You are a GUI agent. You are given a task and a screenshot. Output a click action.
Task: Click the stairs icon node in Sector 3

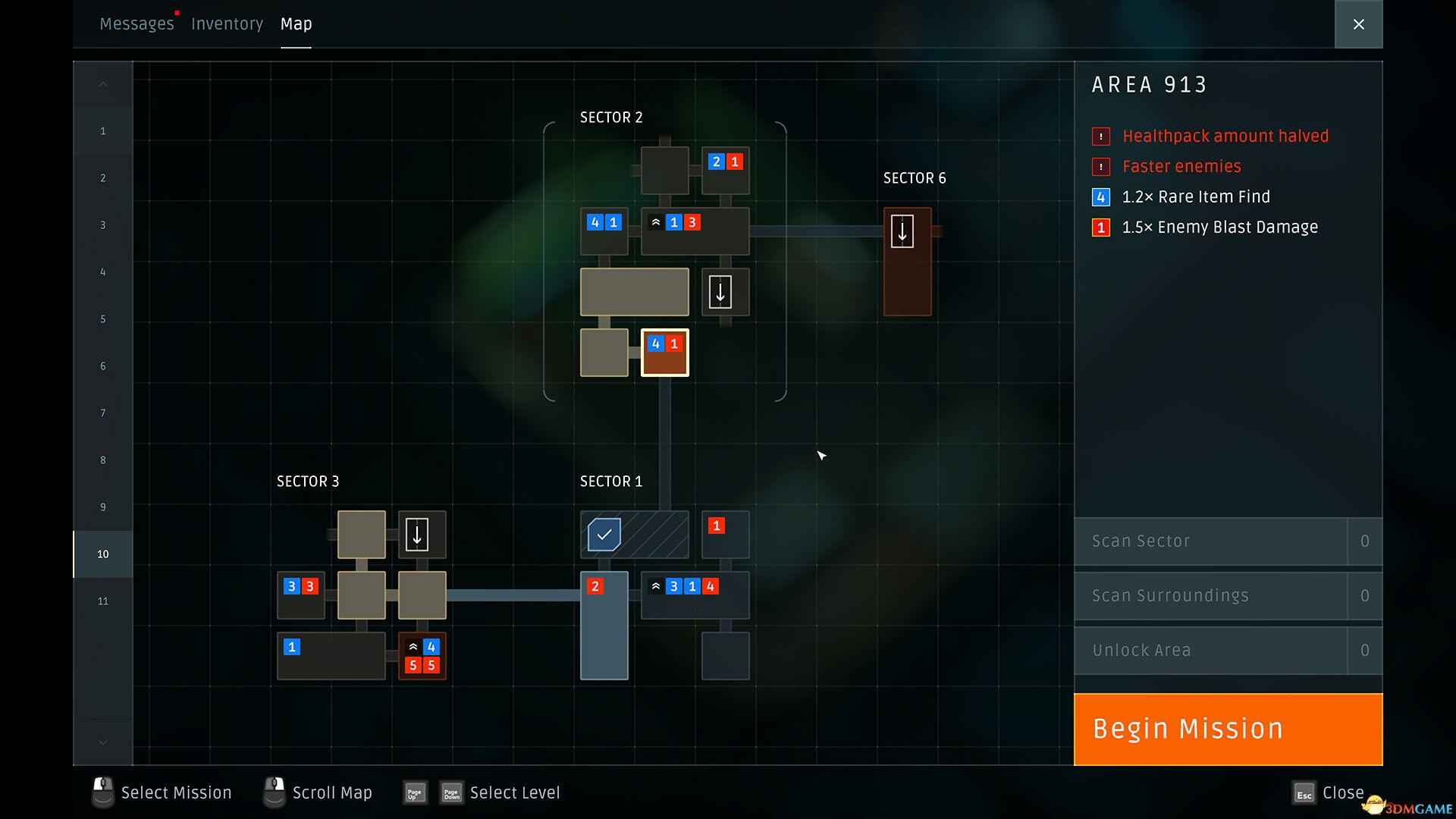[x=419, y=535]
